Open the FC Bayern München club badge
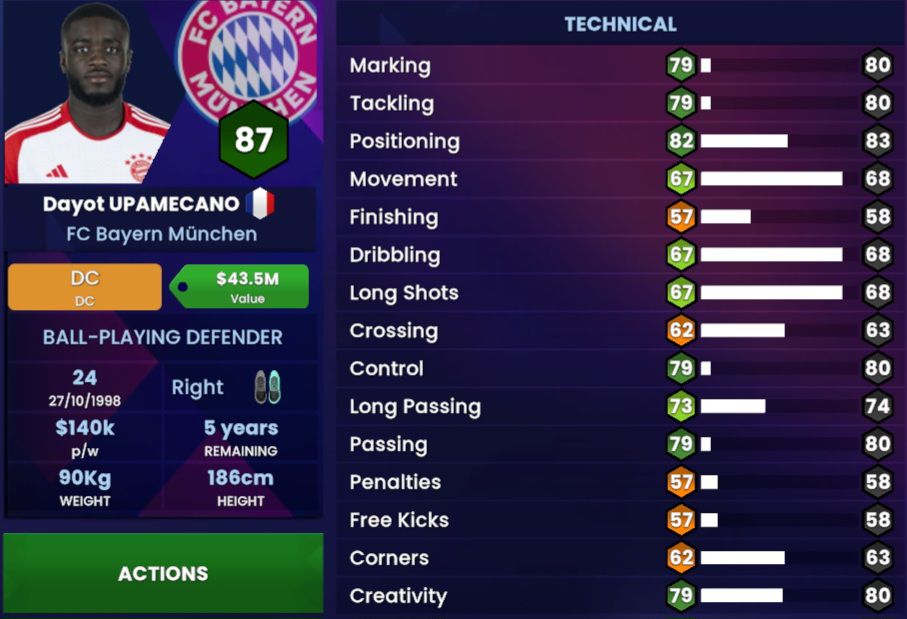 click(243, 55)
